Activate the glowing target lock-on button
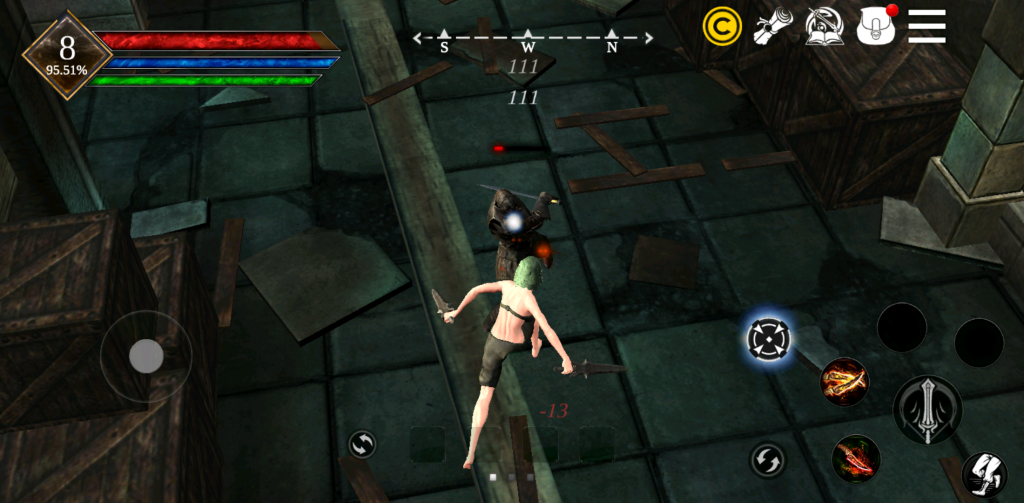The height and width of the screenshot is (503, 1024). pyautogui.click(x=769, y=339)
